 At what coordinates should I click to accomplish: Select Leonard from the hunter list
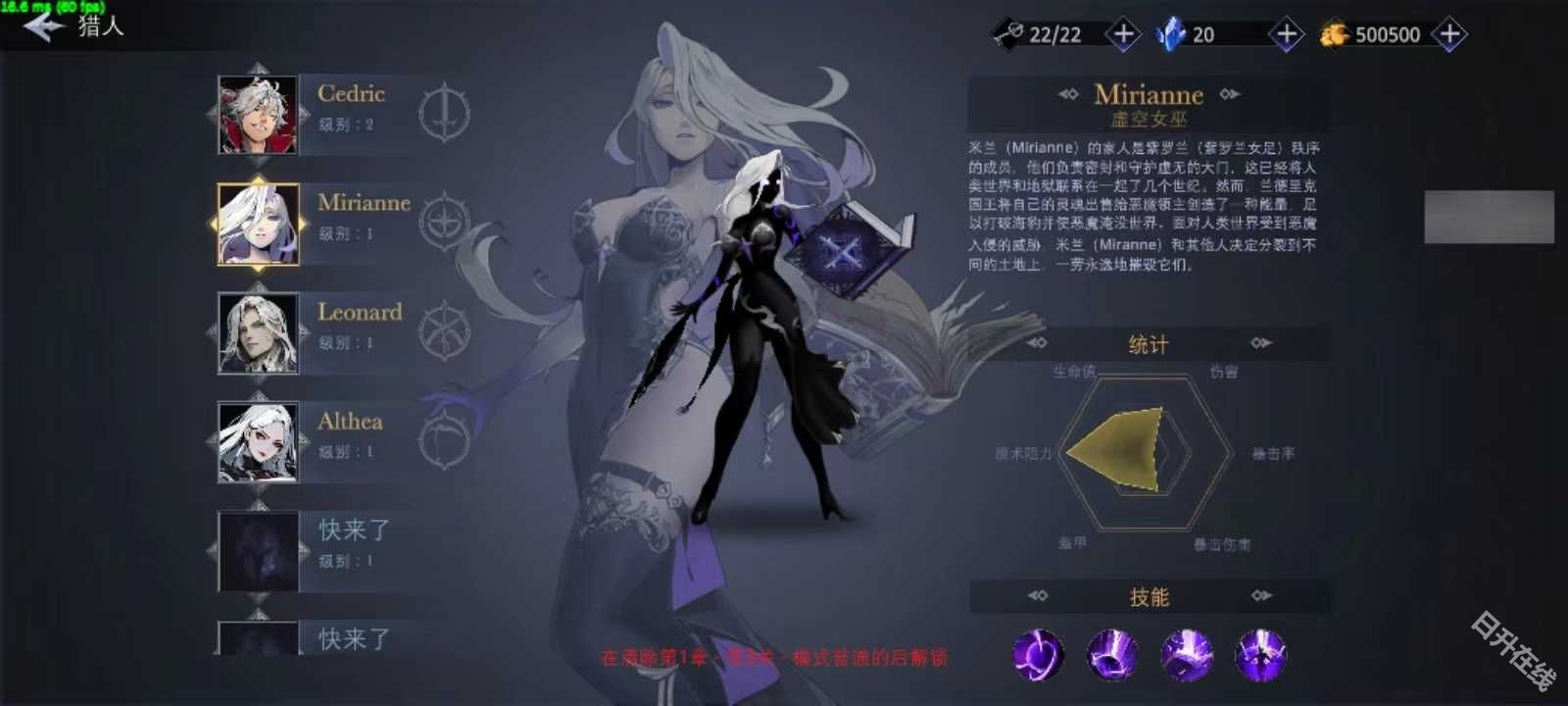[x=259, y=333]
